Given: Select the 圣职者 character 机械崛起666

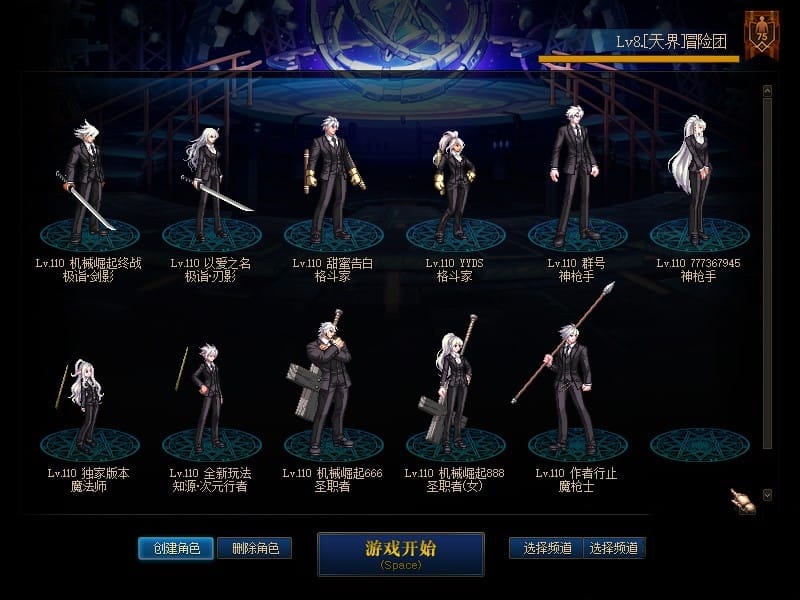Looking at the screenshot, I should 332,390.
